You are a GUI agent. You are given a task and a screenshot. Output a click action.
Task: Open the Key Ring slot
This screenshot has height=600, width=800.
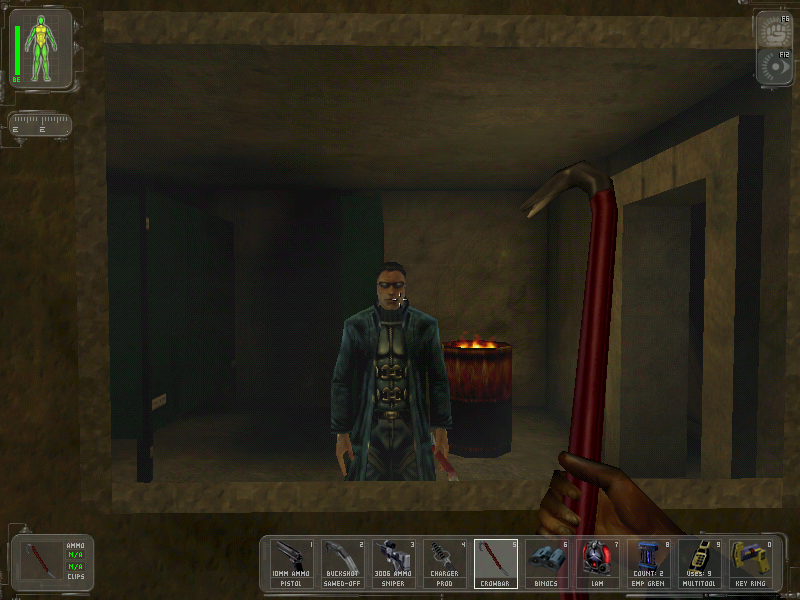click(x=750, y=565)
